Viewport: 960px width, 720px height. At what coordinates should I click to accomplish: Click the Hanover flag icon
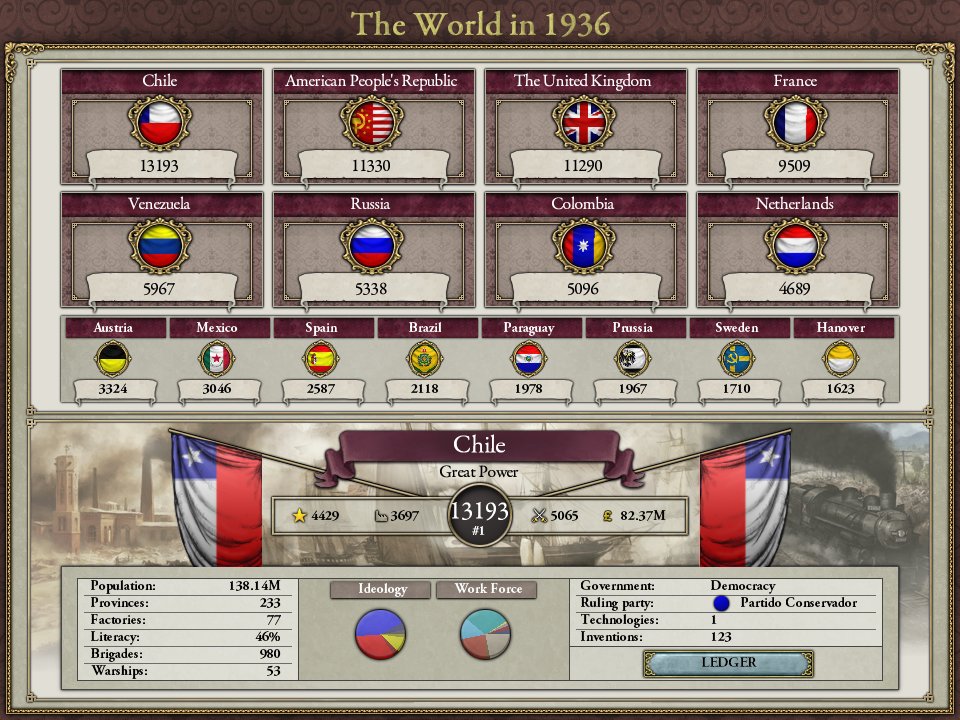[840, 358]
